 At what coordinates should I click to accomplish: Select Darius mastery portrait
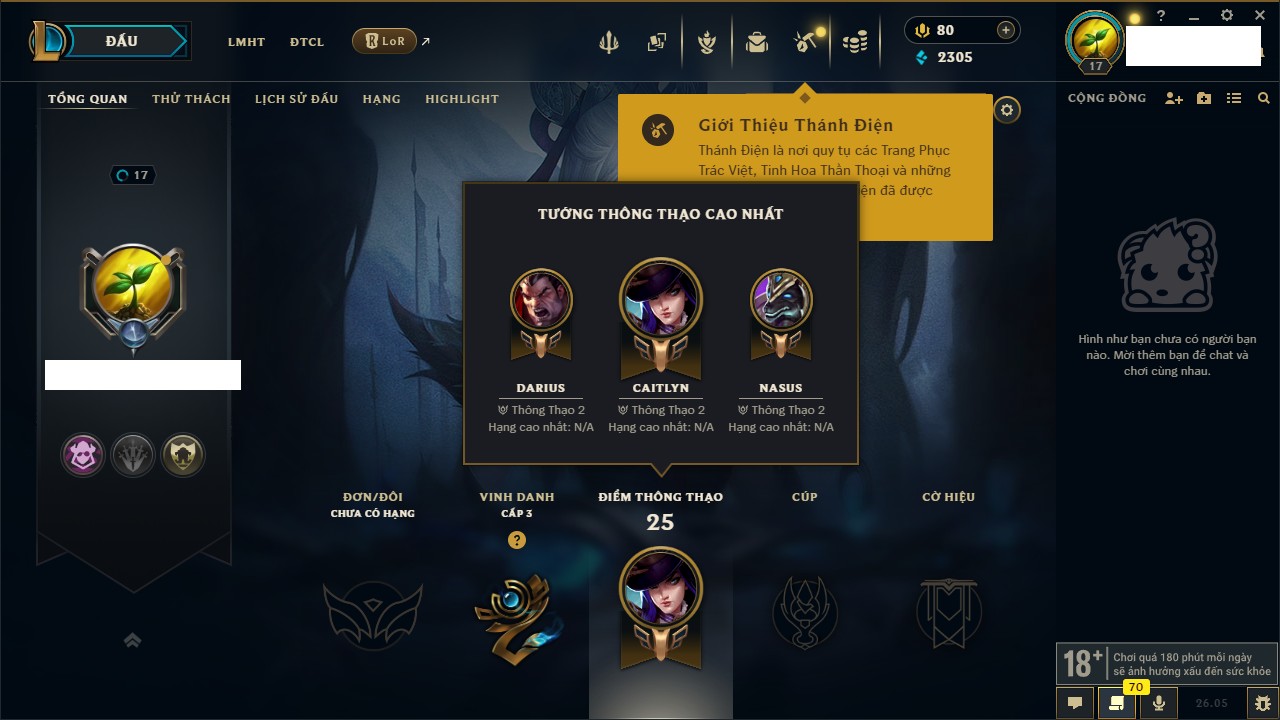click(541, 300)
